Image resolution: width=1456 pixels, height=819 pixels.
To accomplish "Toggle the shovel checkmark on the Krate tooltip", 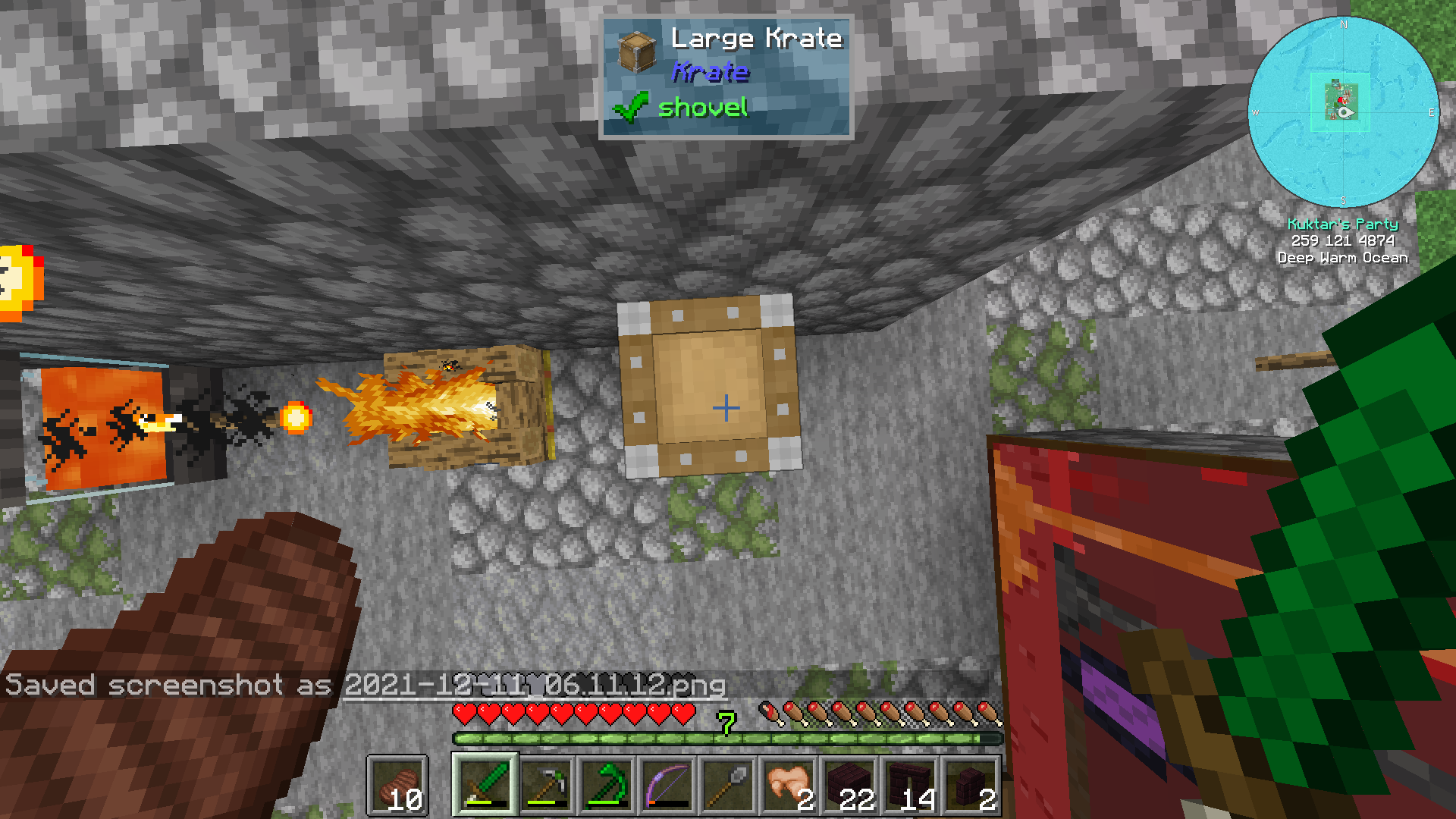I will (628, 108).
